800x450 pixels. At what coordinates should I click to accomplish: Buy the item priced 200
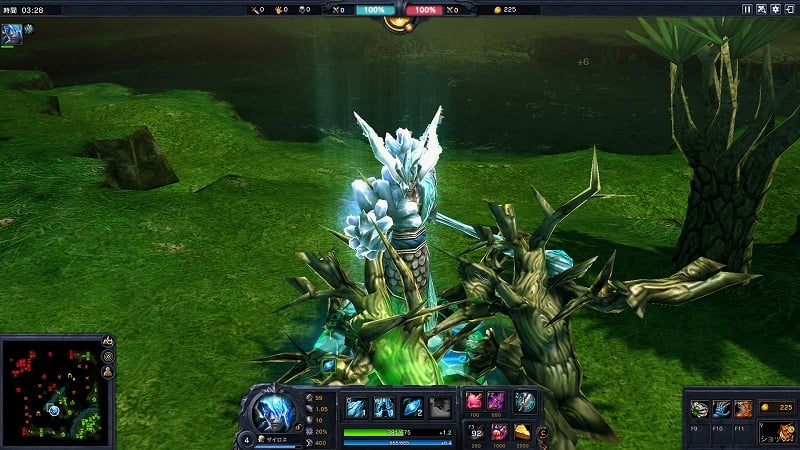(475, 433)
